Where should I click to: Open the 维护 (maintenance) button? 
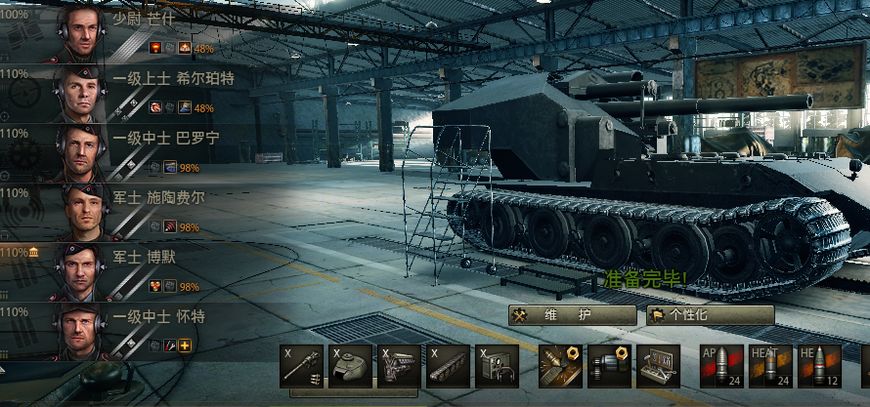(571, 315)
